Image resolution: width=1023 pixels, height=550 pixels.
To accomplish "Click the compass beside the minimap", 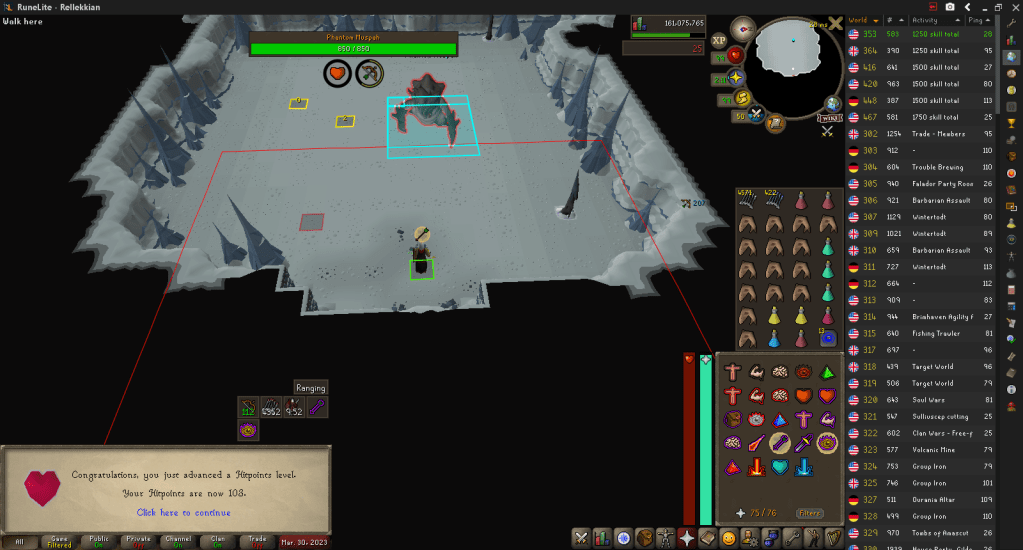I will click(x=743, y=28).
